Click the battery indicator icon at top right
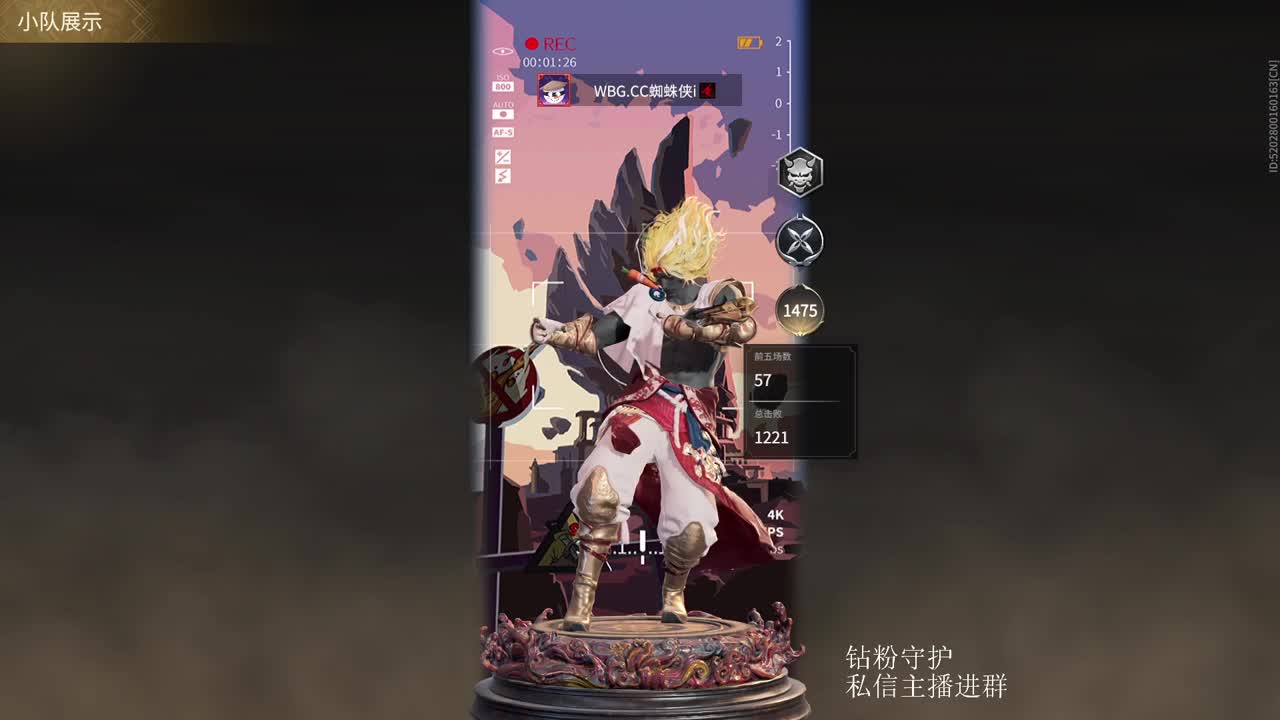Image resolution: width=1280 pixels, height=720 pixels. pos(749,42)
